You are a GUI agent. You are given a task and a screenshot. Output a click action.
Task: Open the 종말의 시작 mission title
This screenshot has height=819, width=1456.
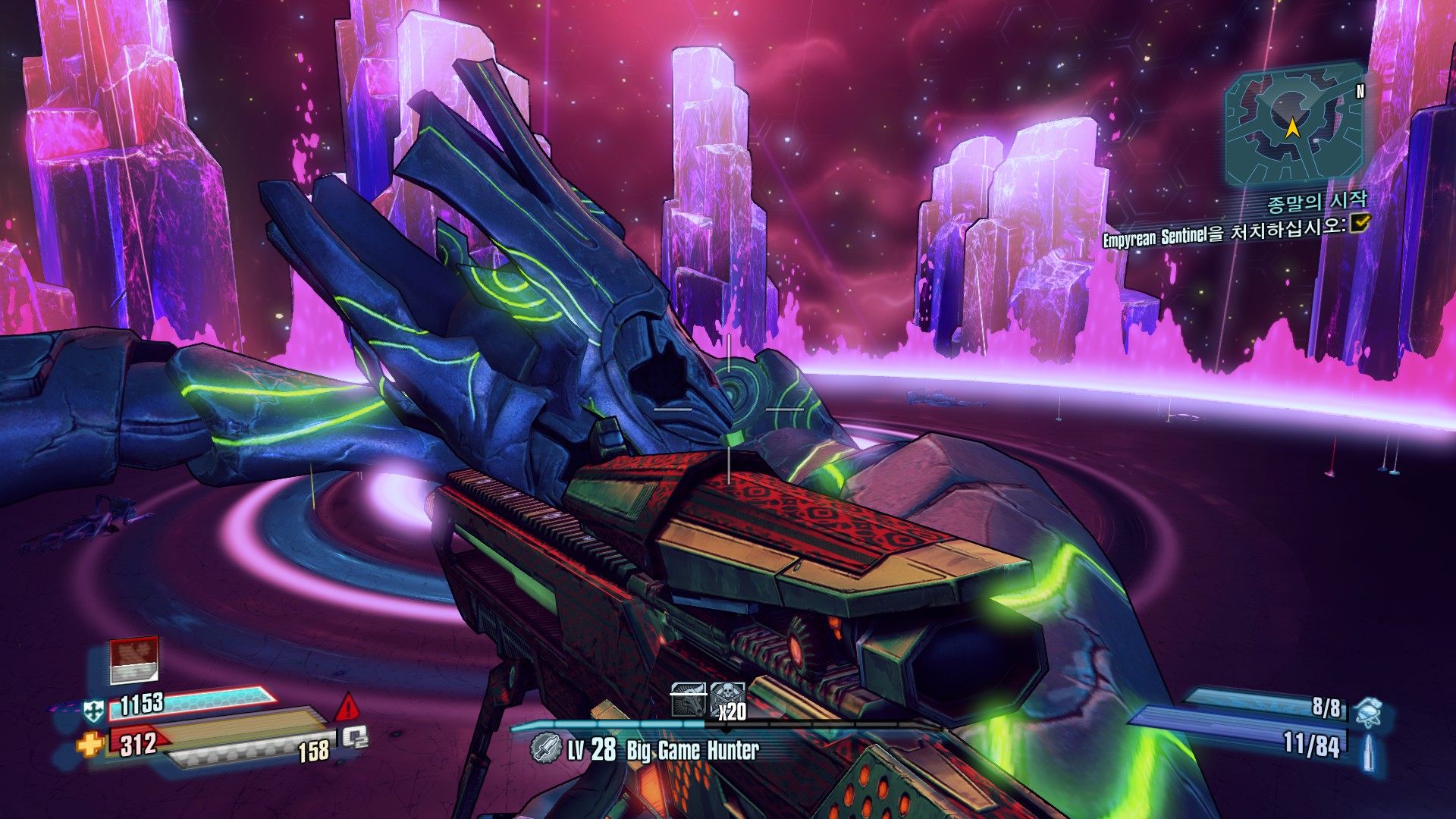pos(1317,202)
